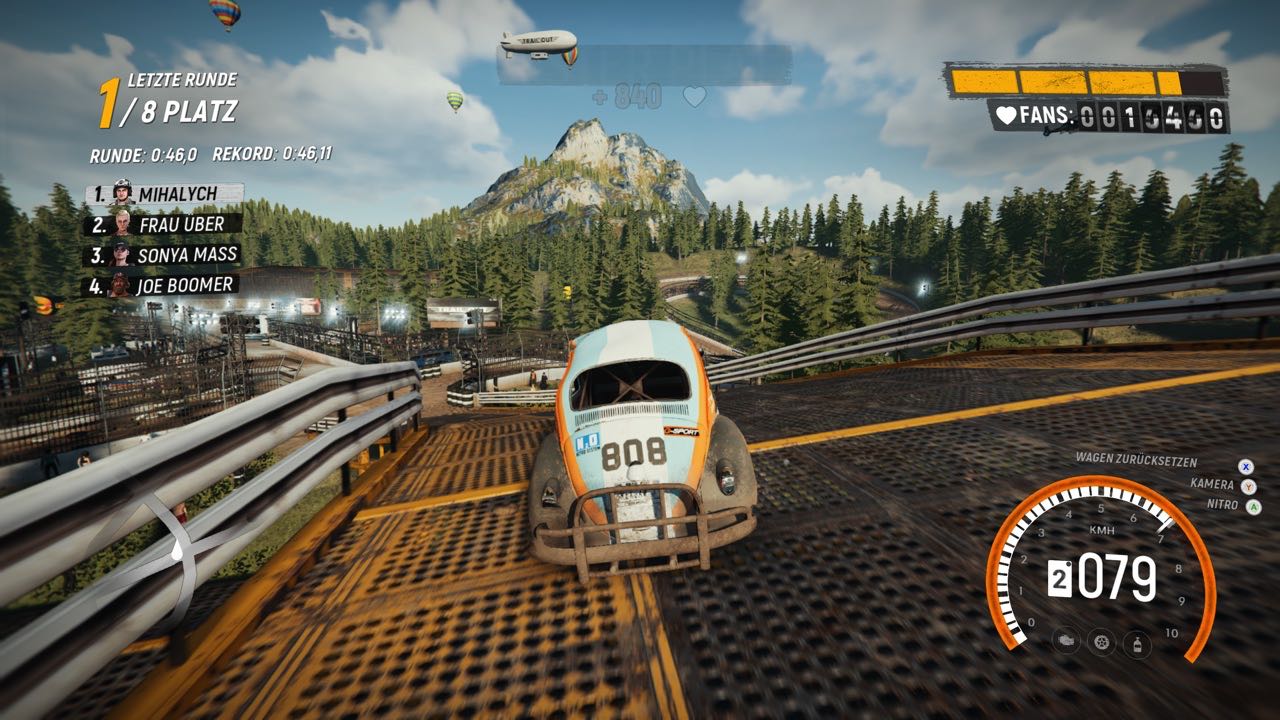Select Mihalych in the race standings
This screenshot has height=720, width=1280.
[165, 193]
